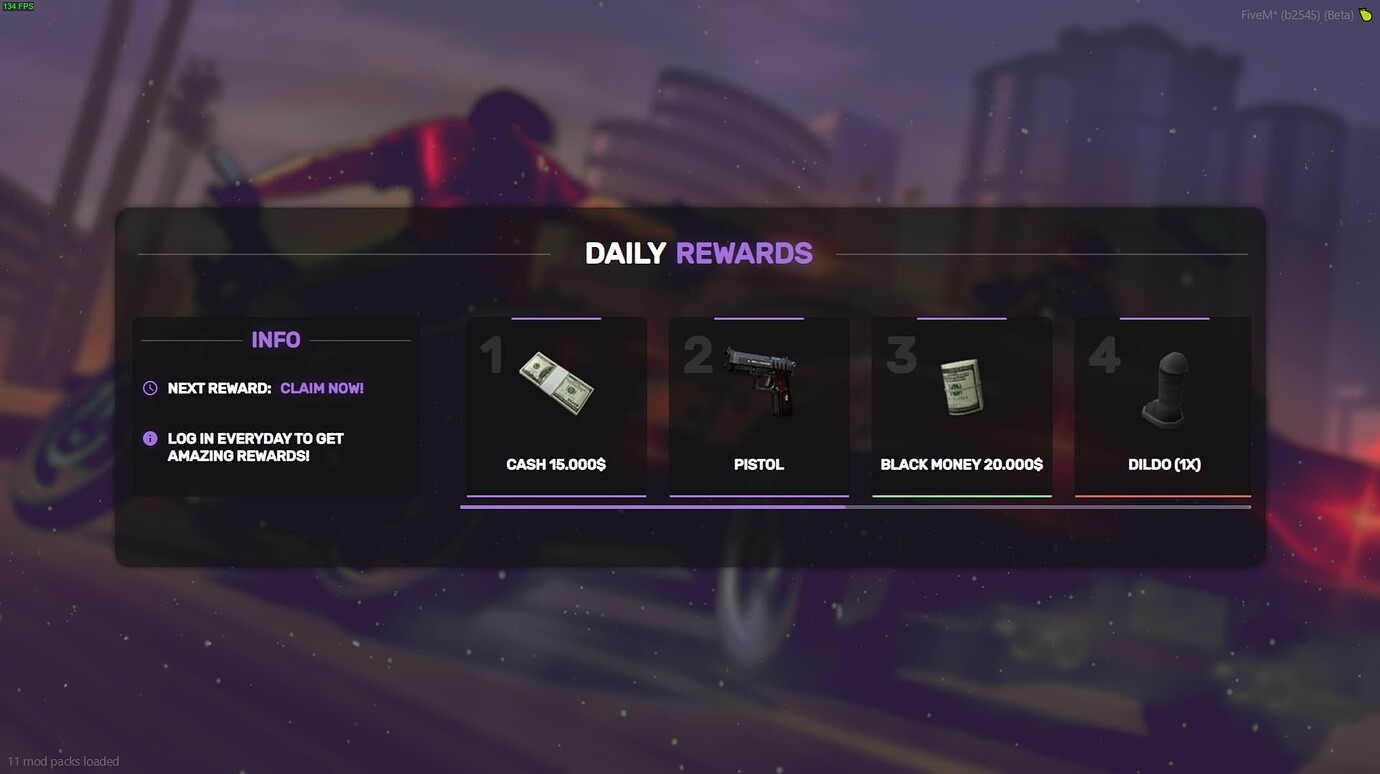This screenshot has width=1380, height=774.
Task: Select the PISTOL reward card
Action: (x=759, y=405)
